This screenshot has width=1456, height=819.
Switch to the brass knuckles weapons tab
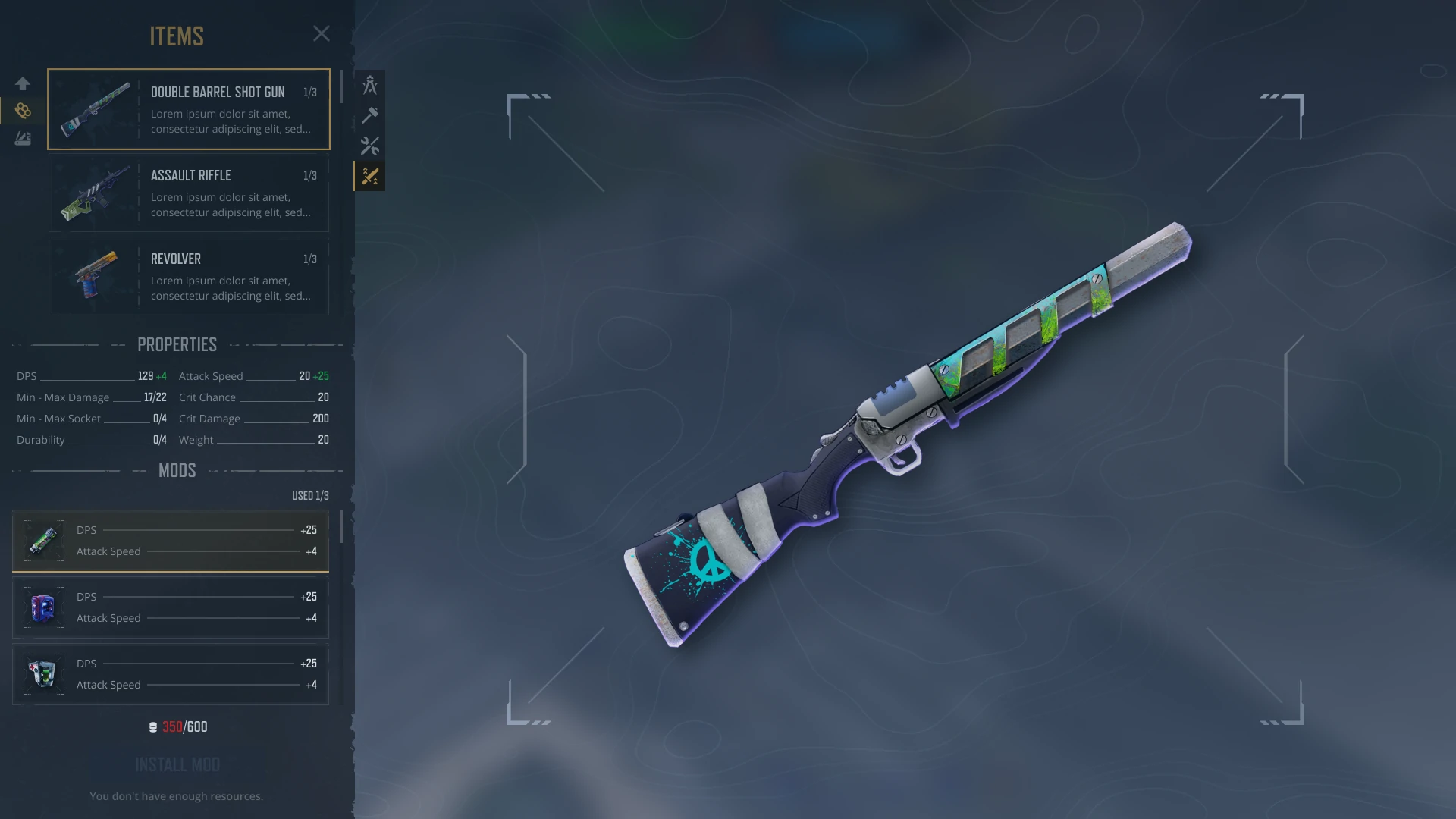point(23,111)
